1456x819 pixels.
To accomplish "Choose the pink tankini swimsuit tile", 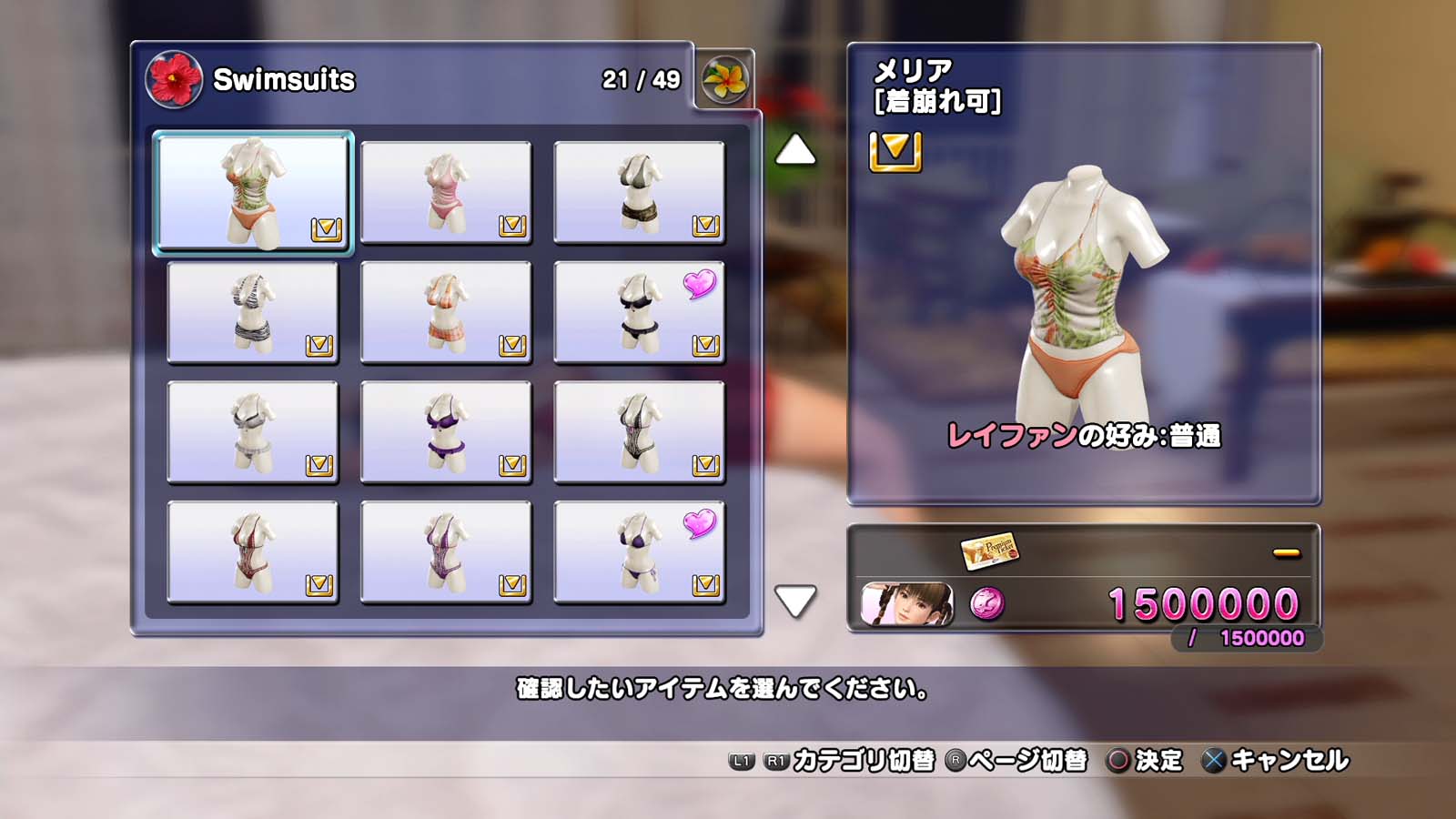I will point(446,192).
